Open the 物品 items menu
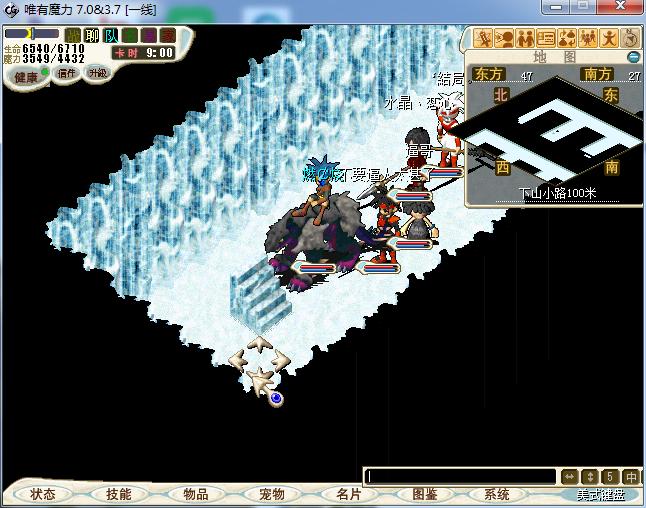 [196, 494]
